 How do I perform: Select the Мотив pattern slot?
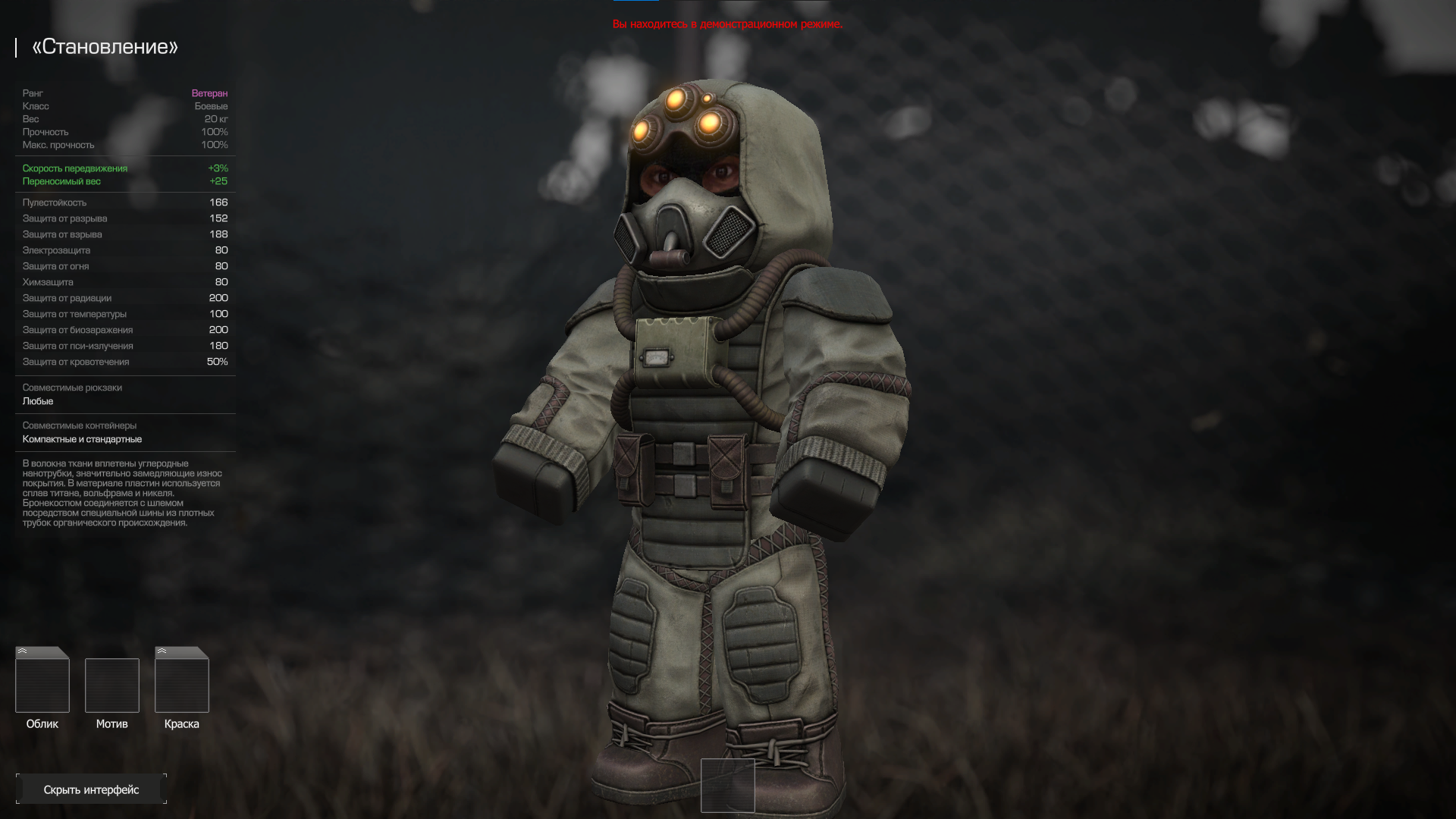(112, 686)
